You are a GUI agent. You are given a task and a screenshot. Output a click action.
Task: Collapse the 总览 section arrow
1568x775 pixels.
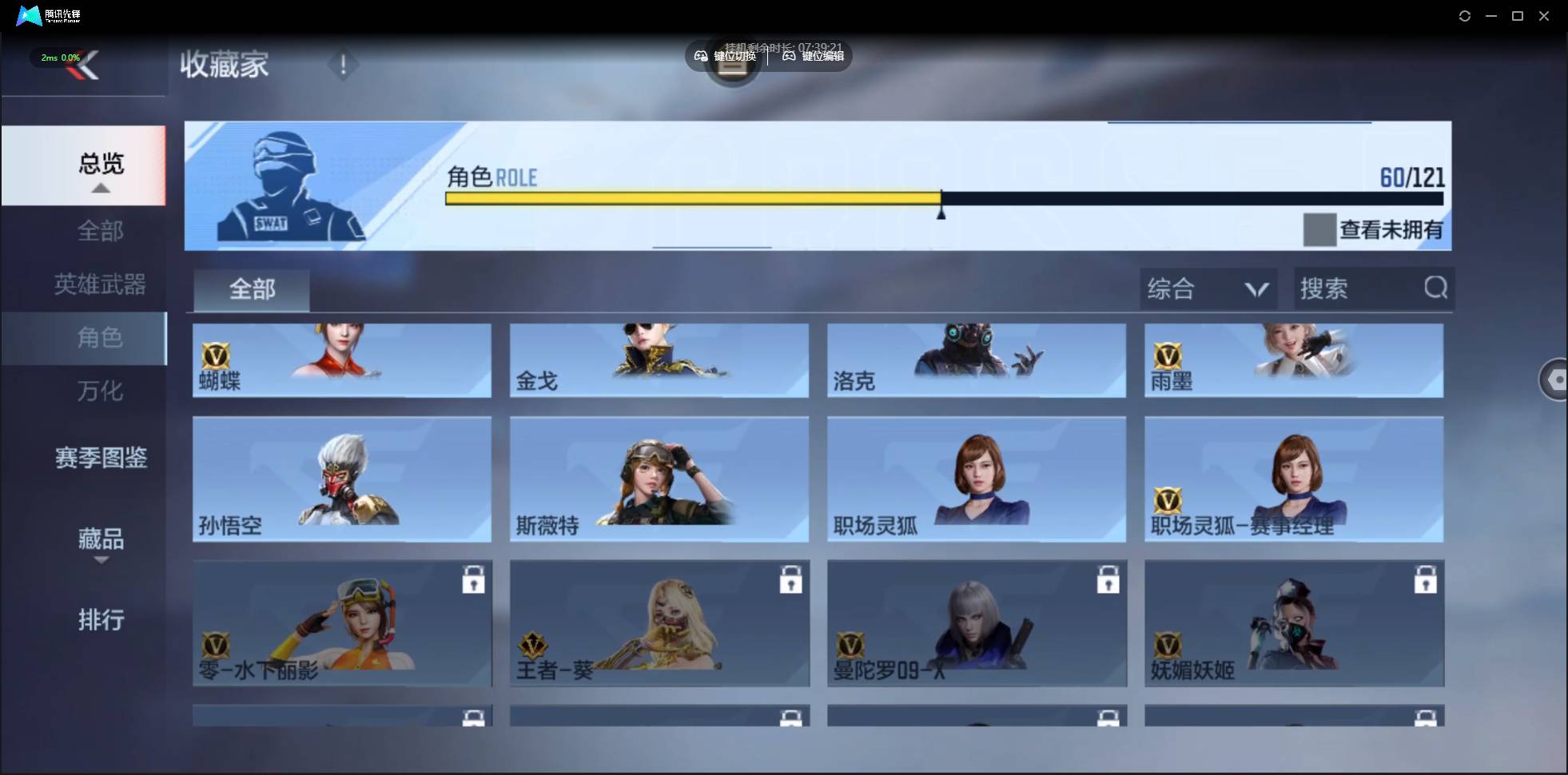tap(100, 188)
